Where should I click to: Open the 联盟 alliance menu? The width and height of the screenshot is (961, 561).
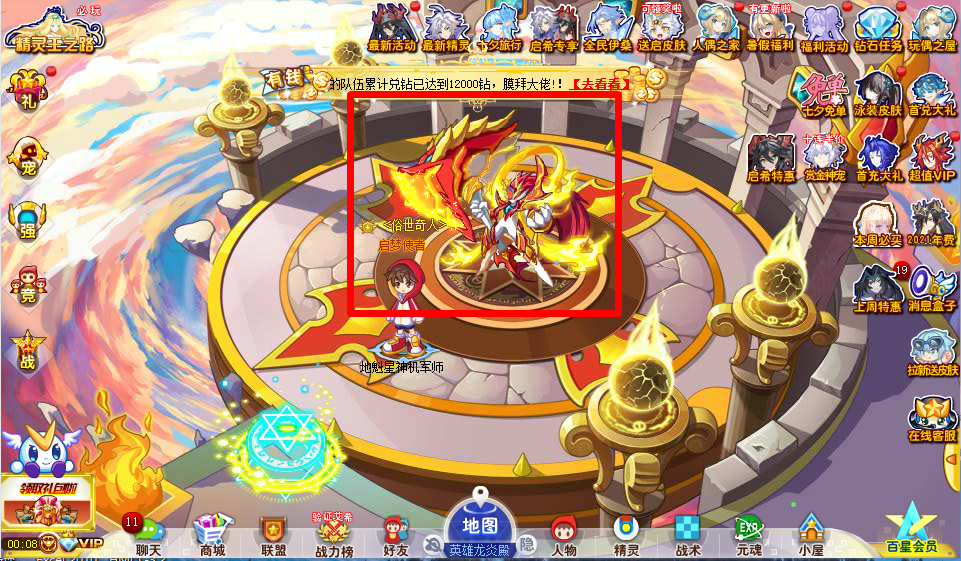pos(273,535)
